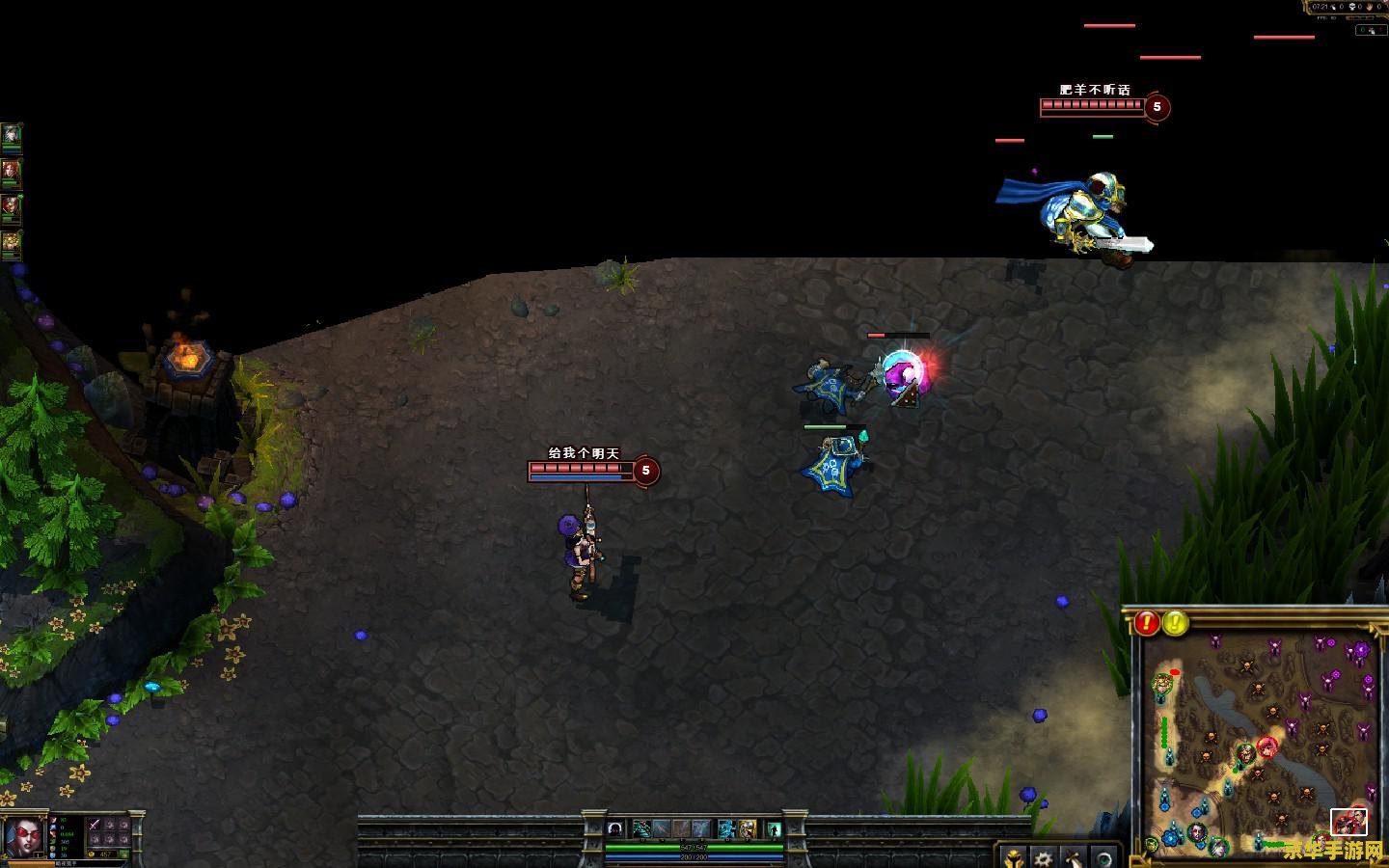Use the golden-faced summoner spell icon
The width and height of the screenshot is (1389, 868).
(x=748, y=828)
